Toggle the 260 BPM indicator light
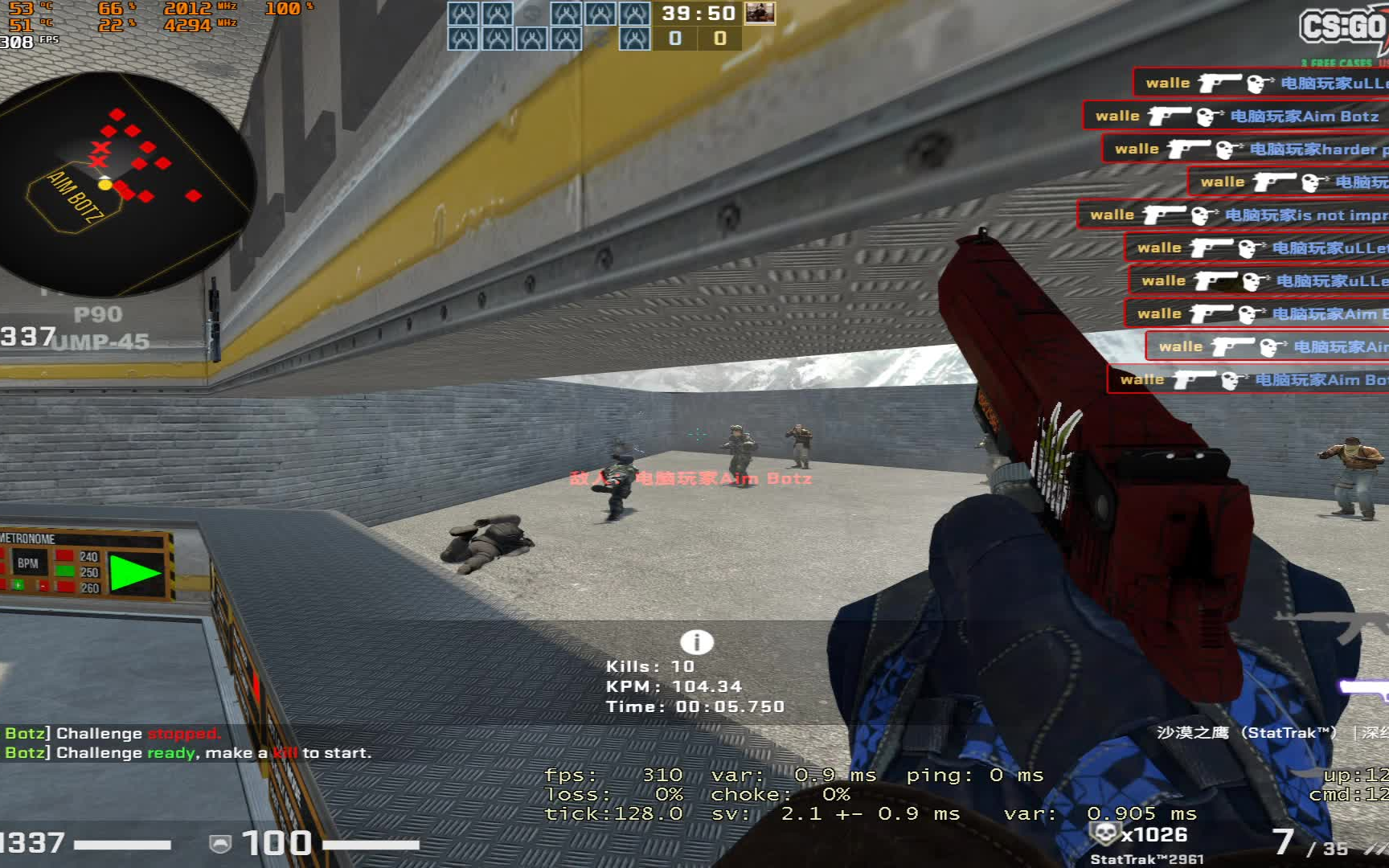Image resolution: width=1389 pixels, height=868 pixels. 65,585
